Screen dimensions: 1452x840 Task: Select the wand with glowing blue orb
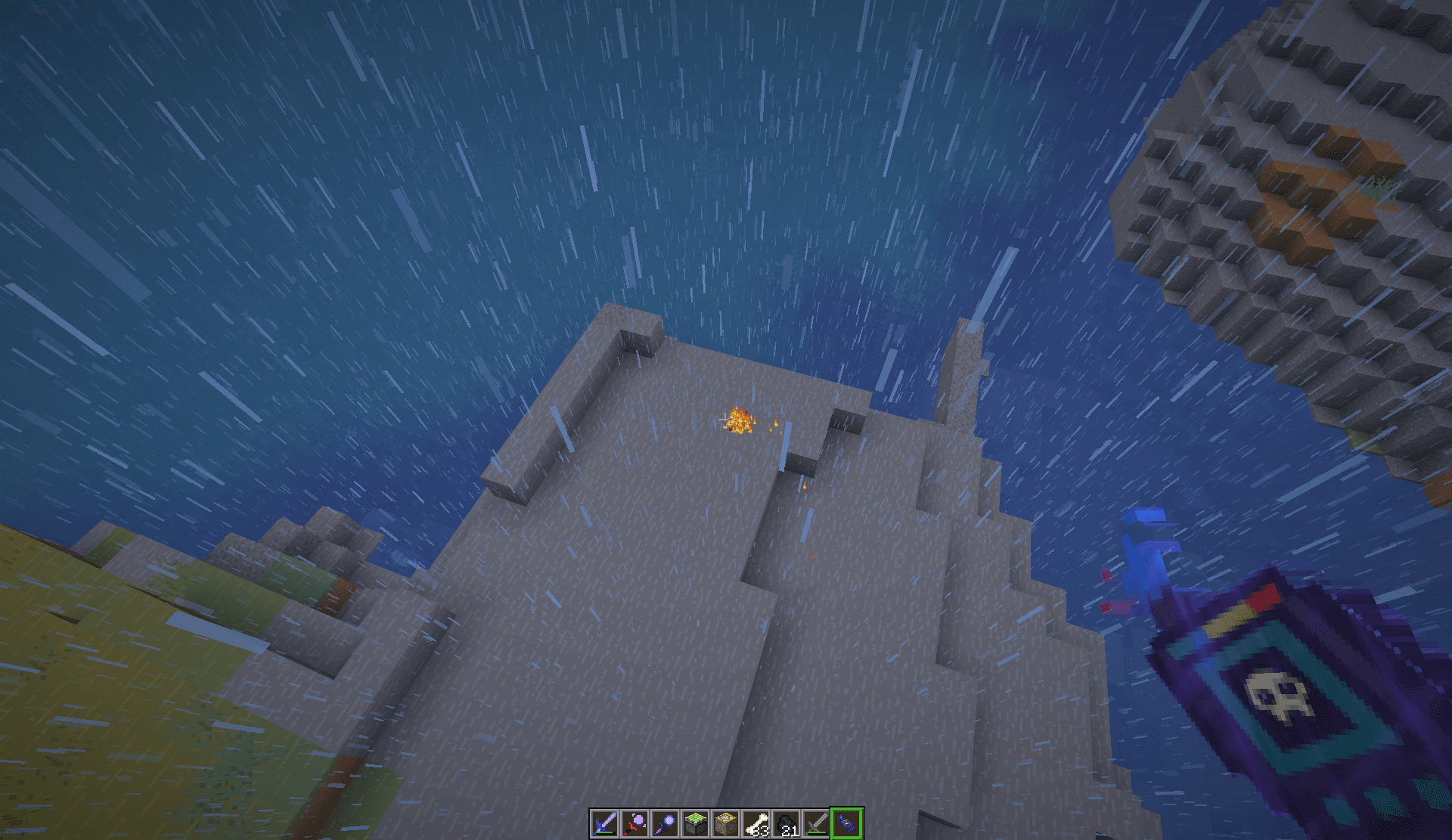click(665, 823)
